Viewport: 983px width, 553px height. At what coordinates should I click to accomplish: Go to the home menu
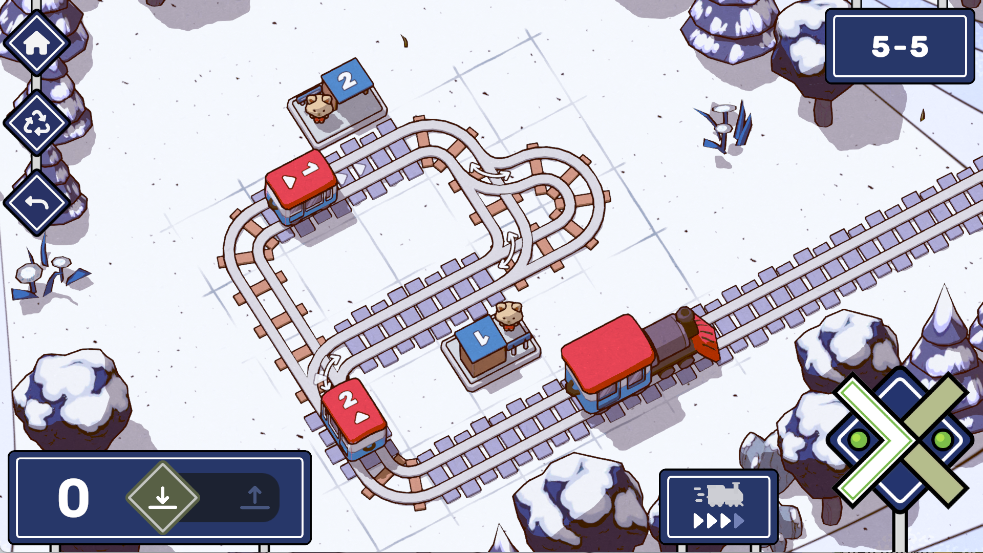(37, 43)
